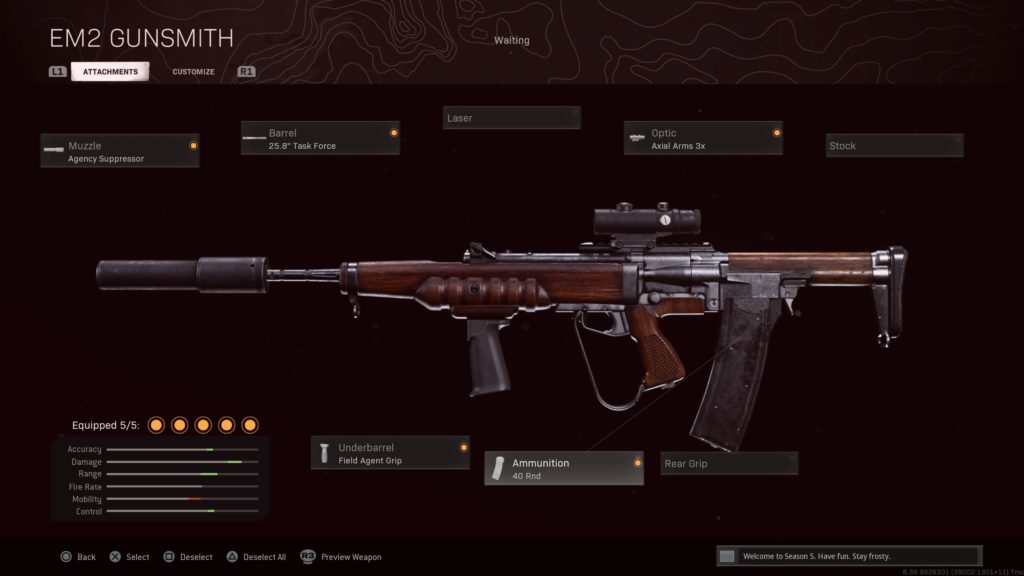Click Deselect All attachments
The image size is (1024, 576).
(x=257, y=557)
